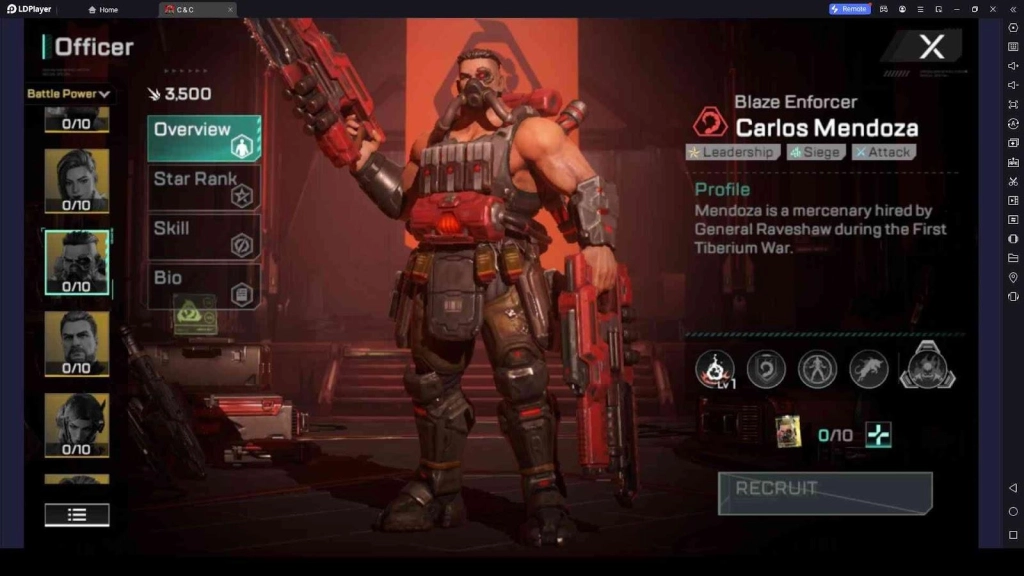
Task: Switch to the LDPlayer Home tab
Action: [103, 9]
